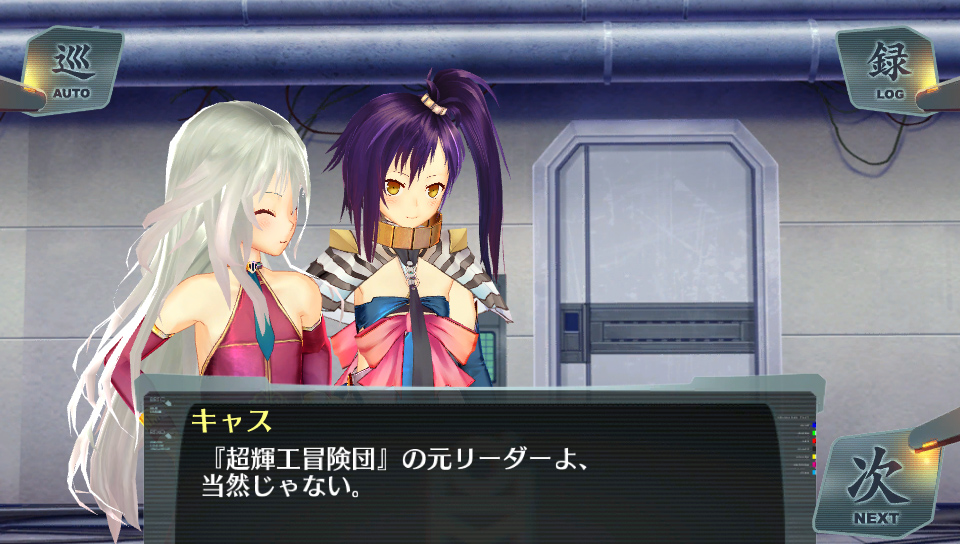This screenshot has width=960, height=544.
Task: Toggle the AUTO dialogue advance button
Action: click(x=71, y=72)
